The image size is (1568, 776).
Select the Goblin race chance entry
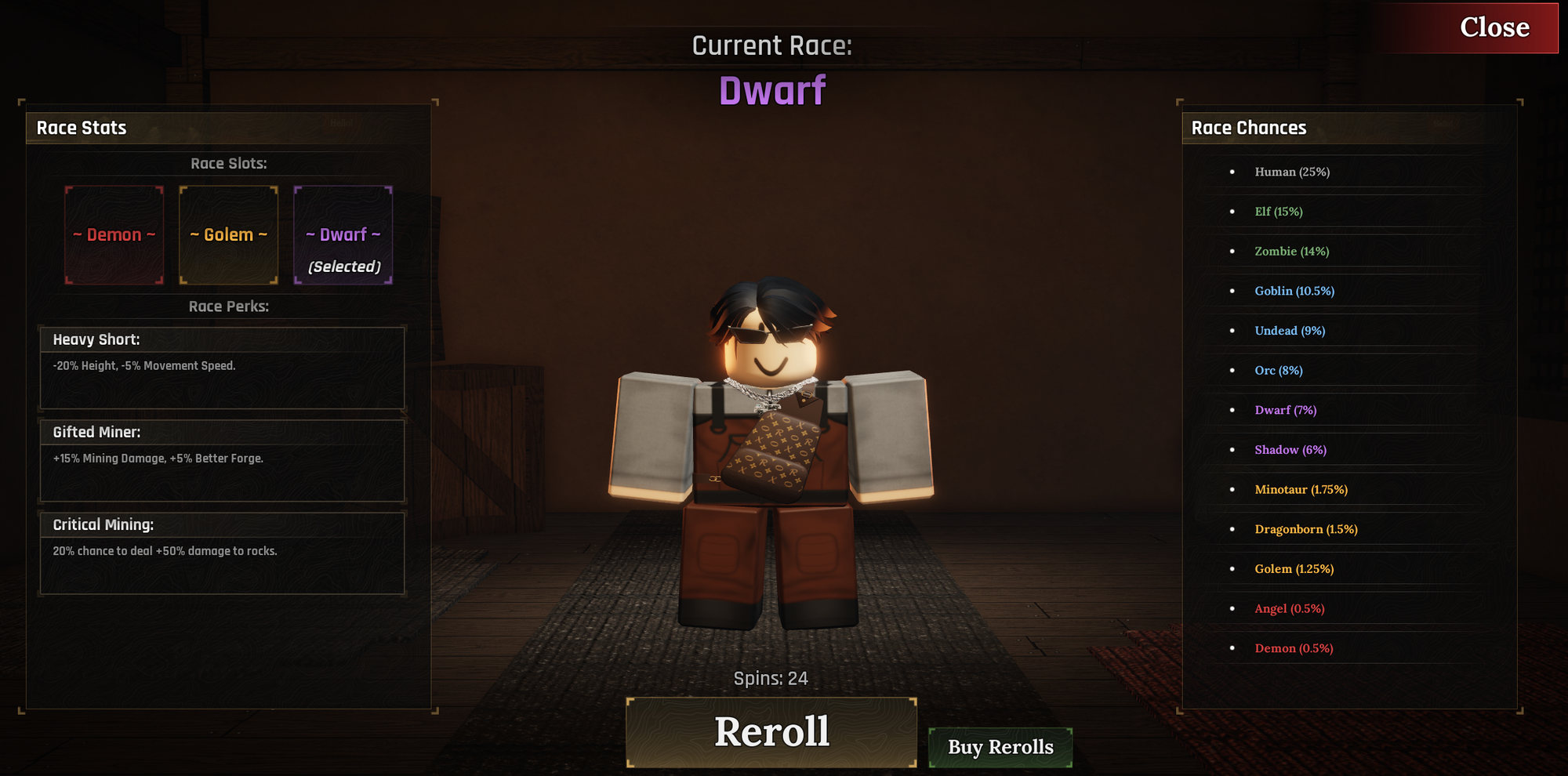pyautogui.click(x=1294, y=291)
